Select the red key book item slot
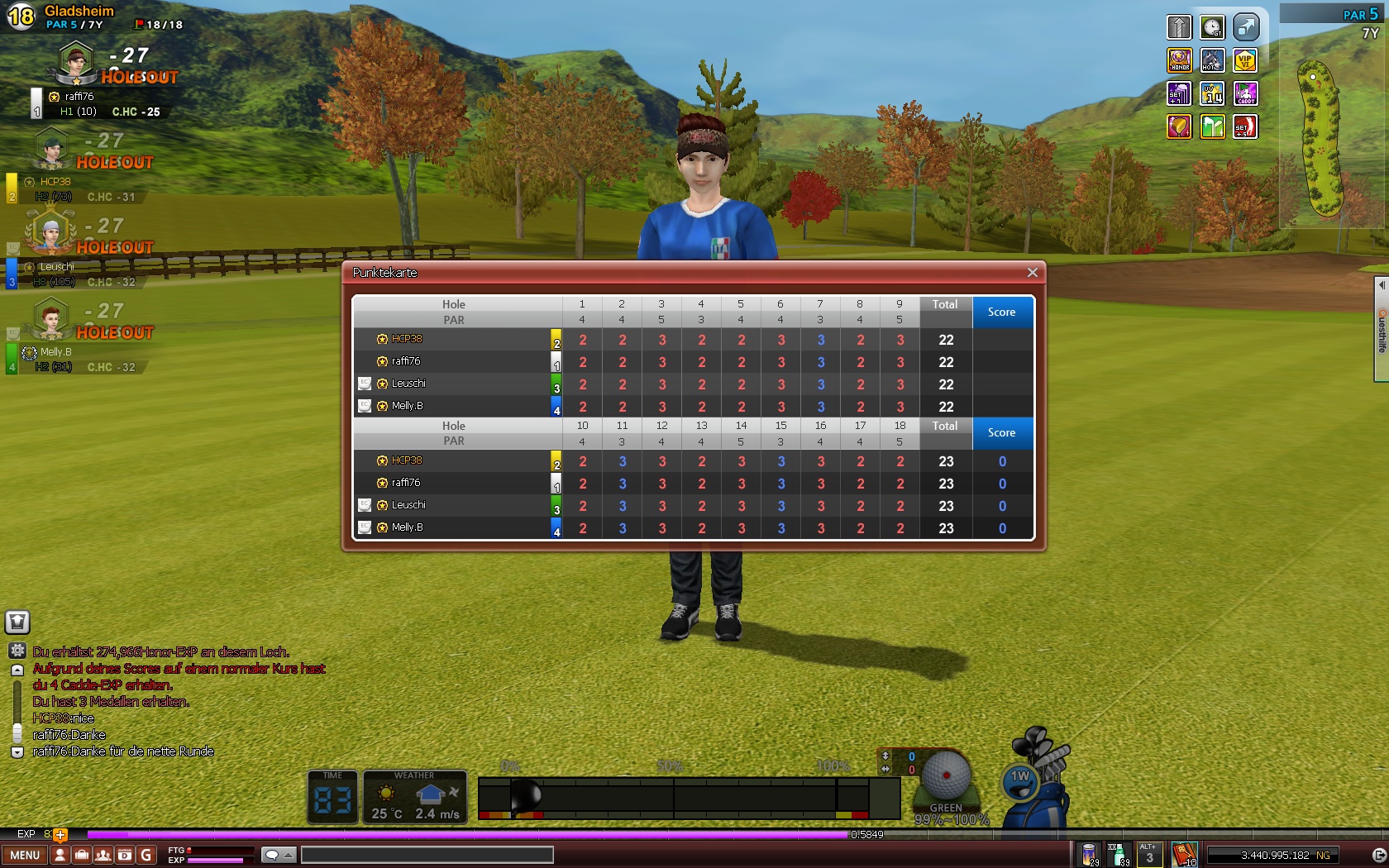This screenshot has height=868, width=1389. [1184, 854]
